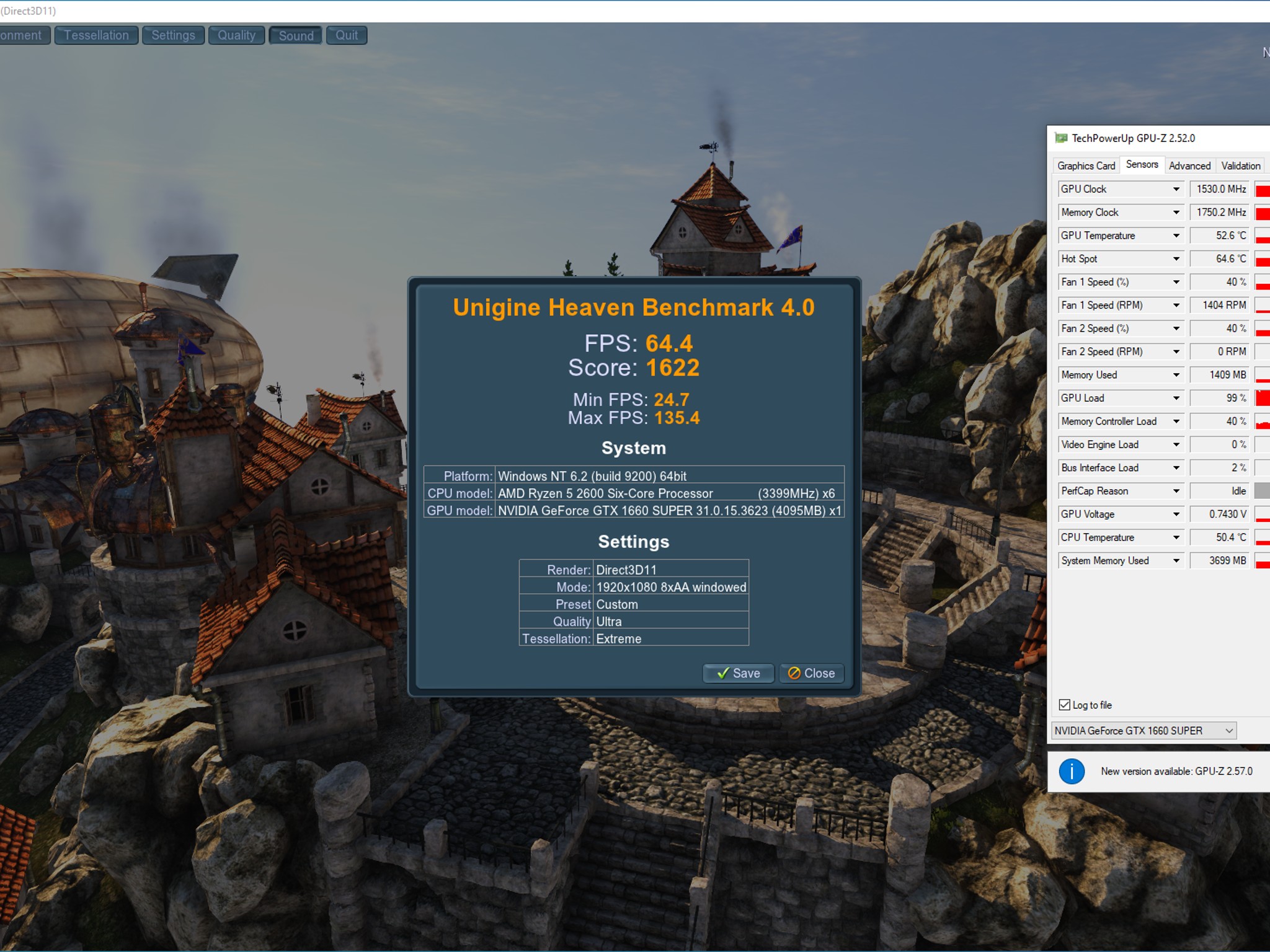The width and height of the screenshot is (1270, 952).
Task: Toggle the Log to file checkbox
Action: [1065, 705]
